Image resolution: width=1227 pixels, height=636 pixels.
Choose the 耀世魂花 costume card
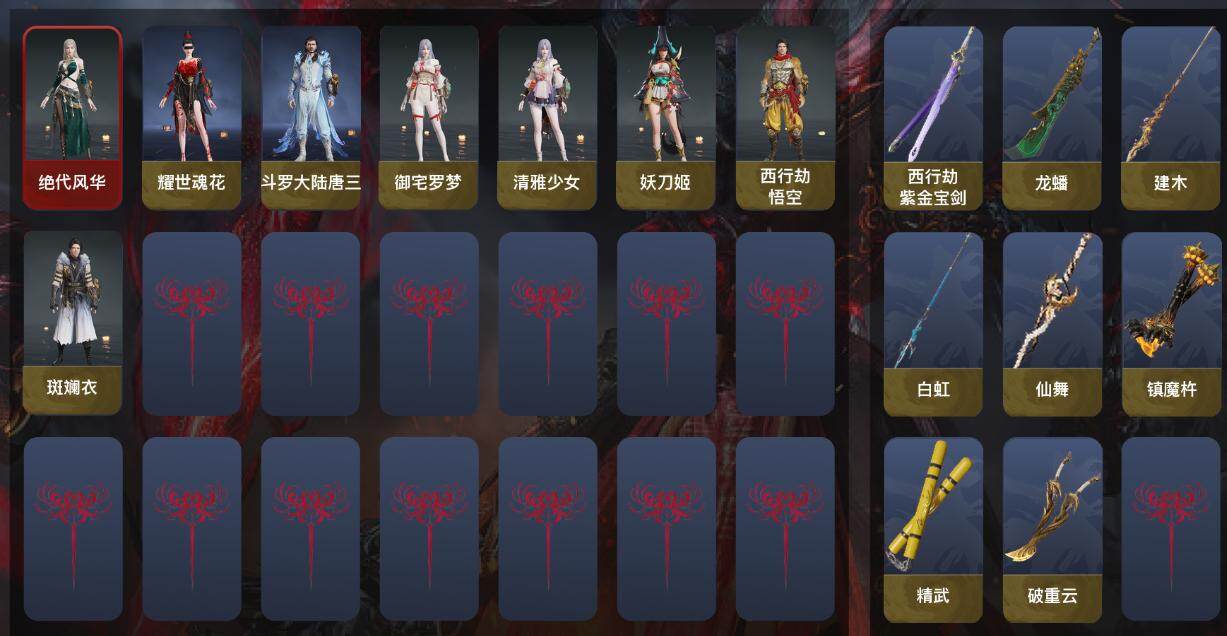point(191,117)
